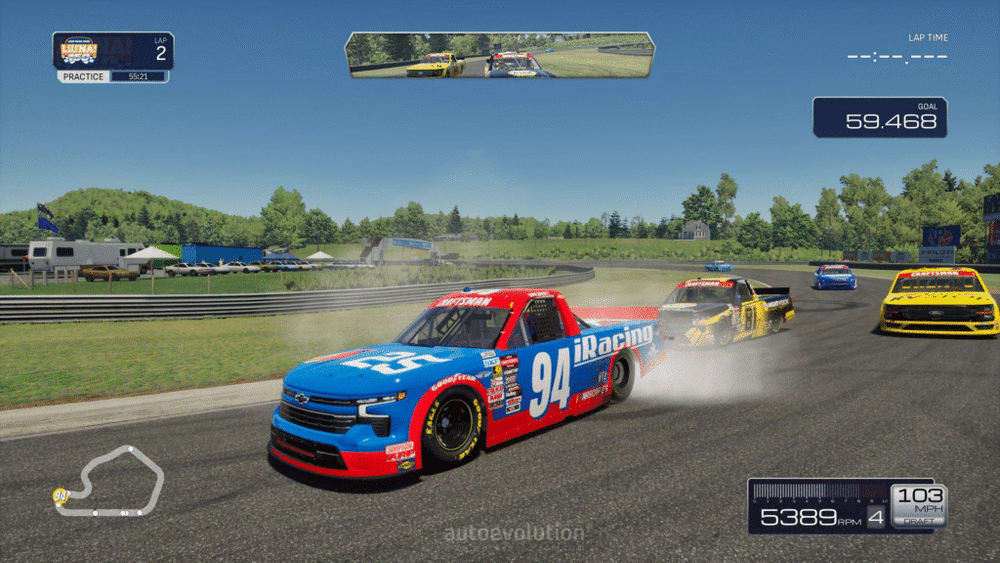Select the rear-view mirror display
Screen dimensions: 1000x563
(499, 55)
